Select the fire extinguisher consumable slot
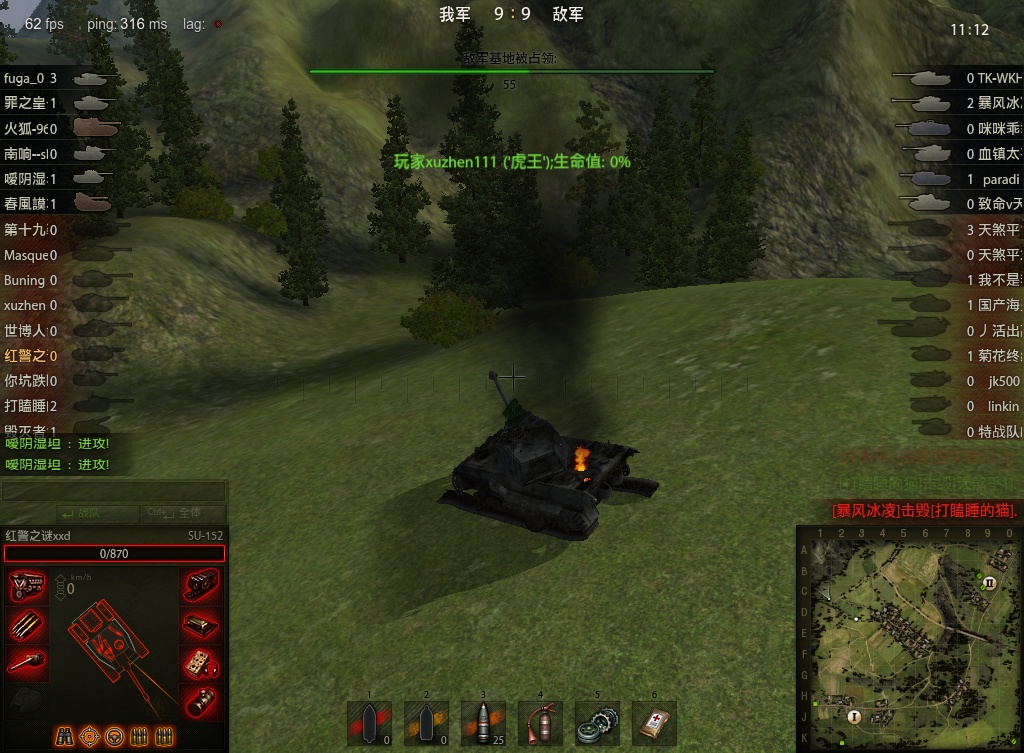1024x753 pixels. click(541, 723)
